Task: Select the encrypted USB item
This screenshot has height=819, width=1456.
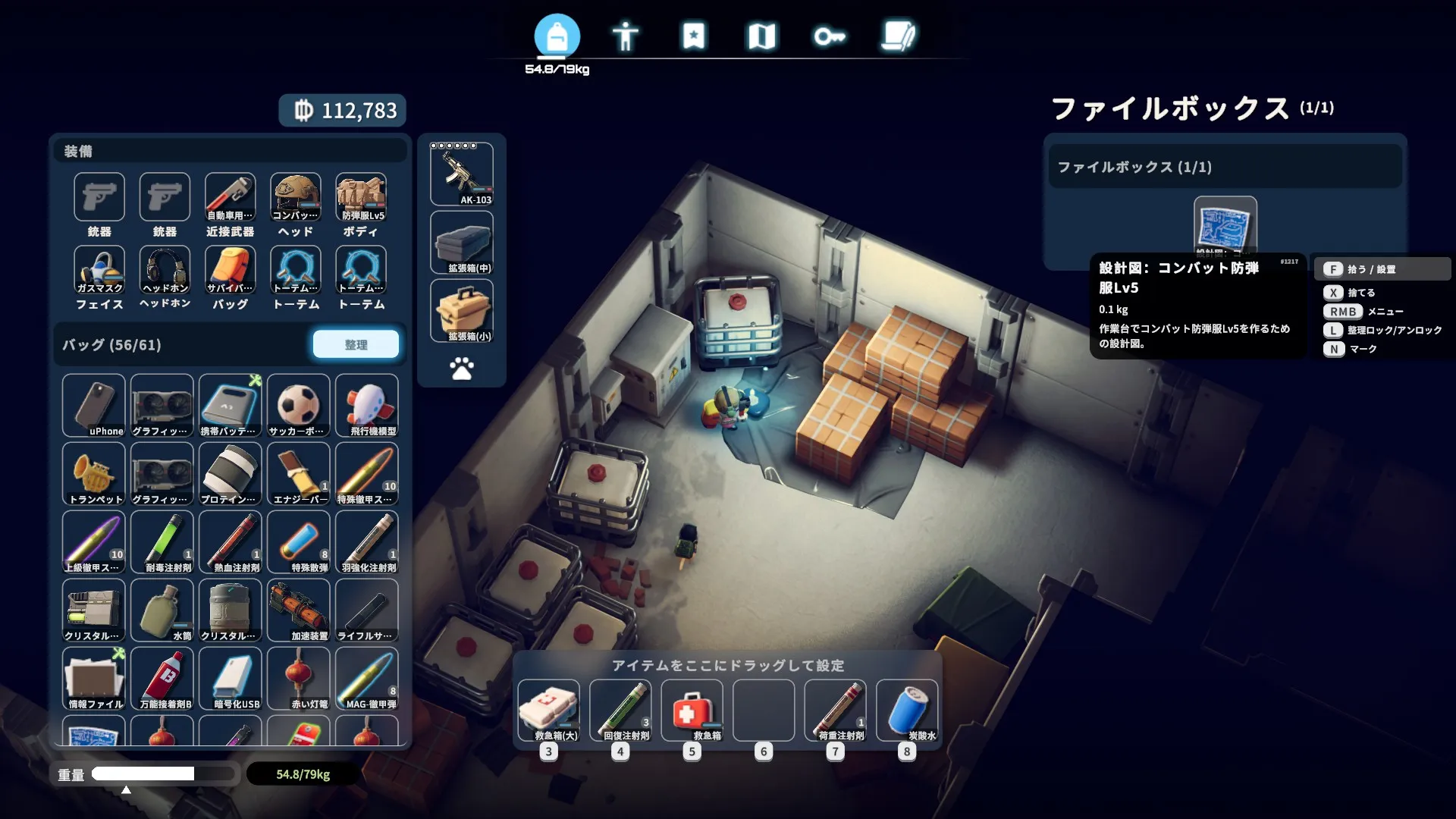Action: 230,679
